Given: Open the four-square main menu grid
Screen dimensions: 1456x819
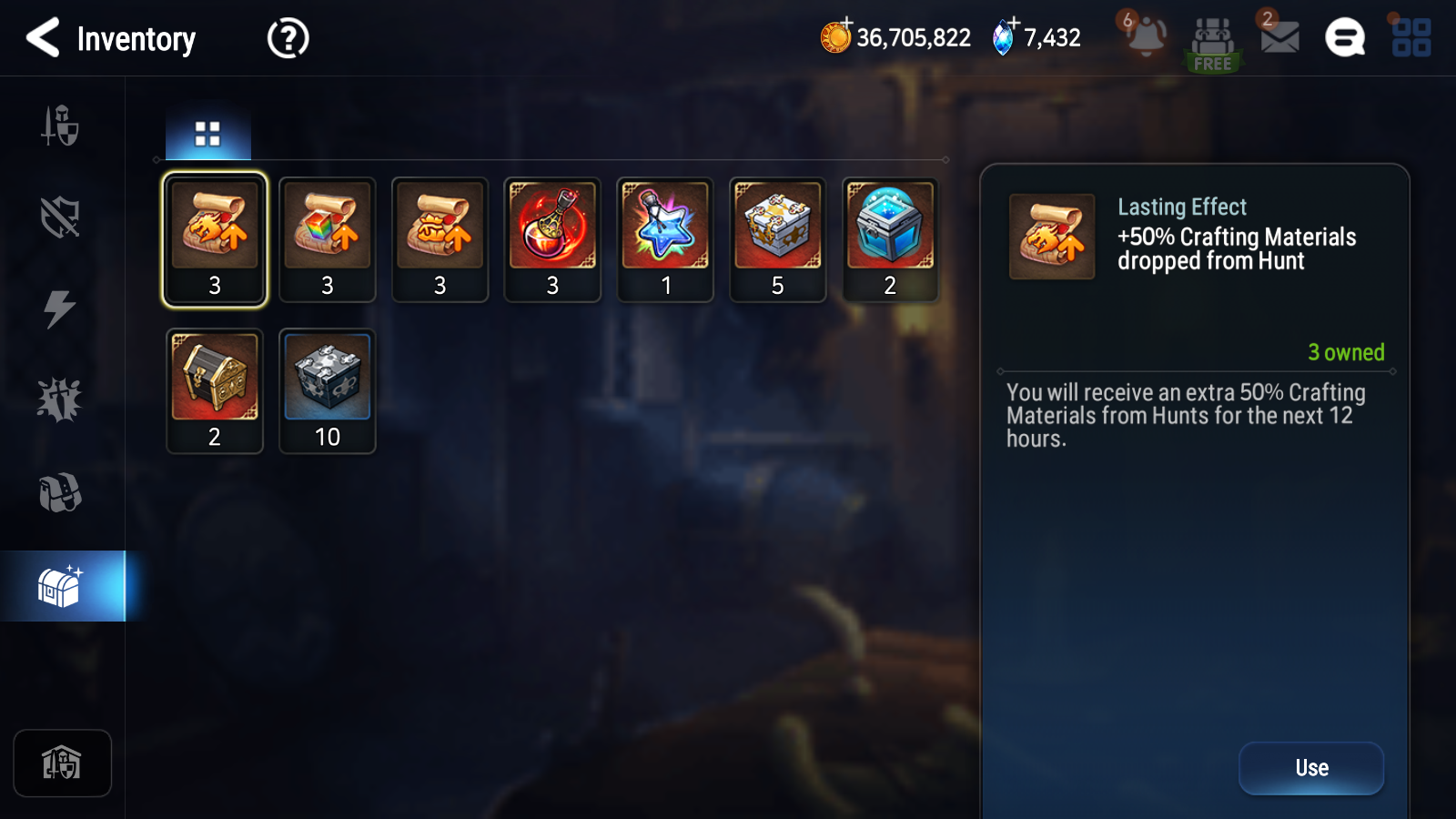Looking at the screenshot, I should pos(1411,38).
